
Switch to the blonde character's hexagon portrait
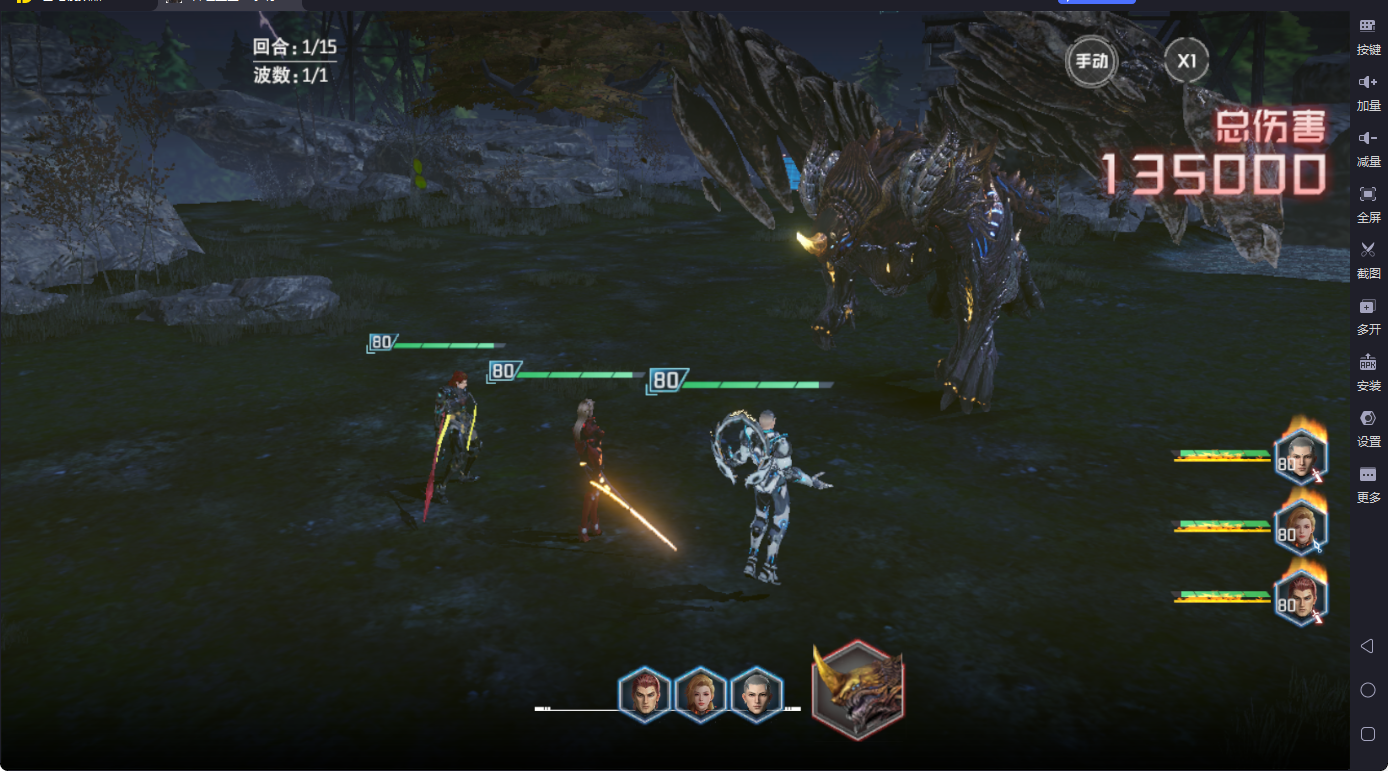click(700, 694)
